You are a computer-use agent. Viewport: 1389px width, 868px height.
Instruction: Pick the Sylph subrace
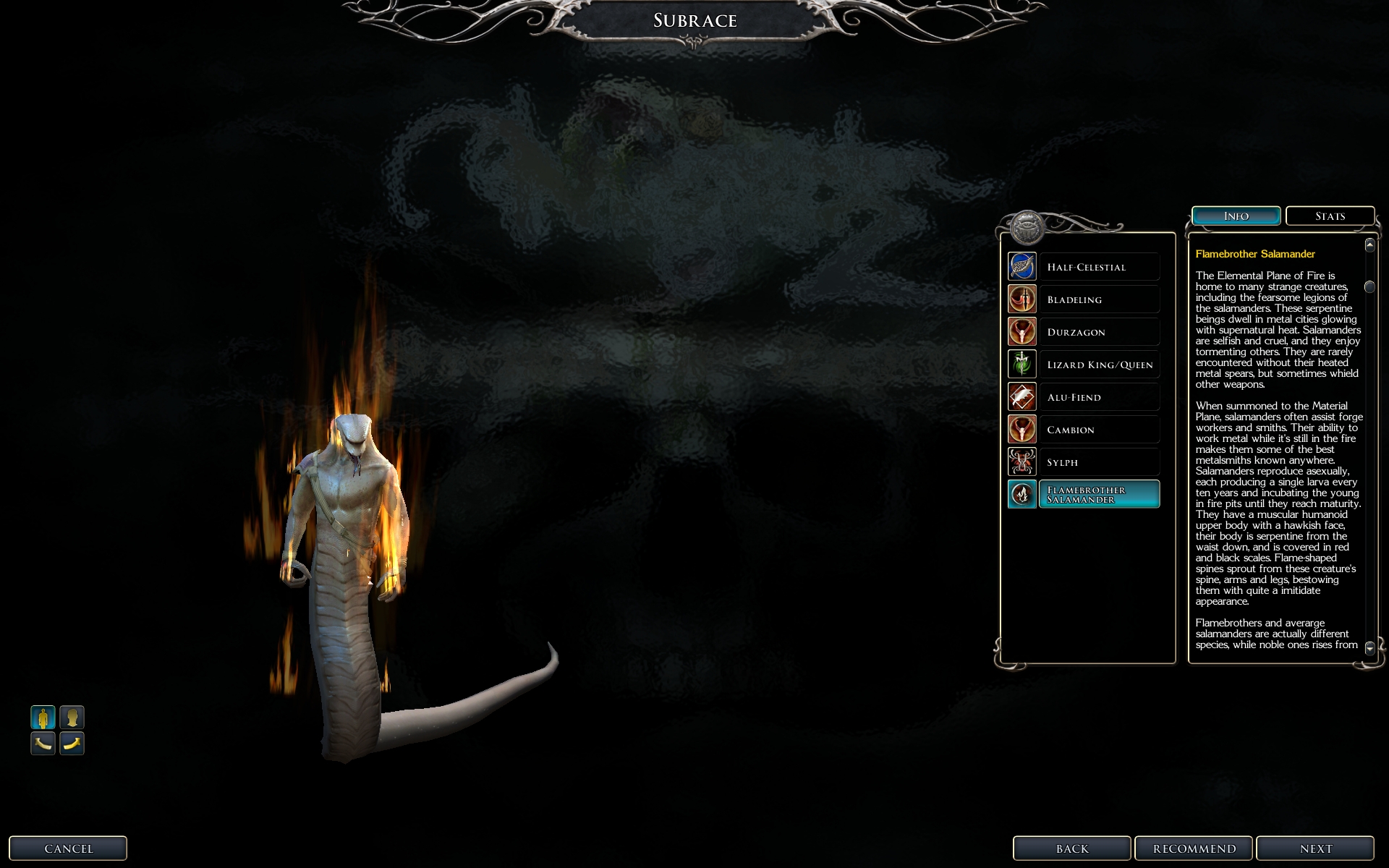pyautogui.click(x=1084, y=462)
